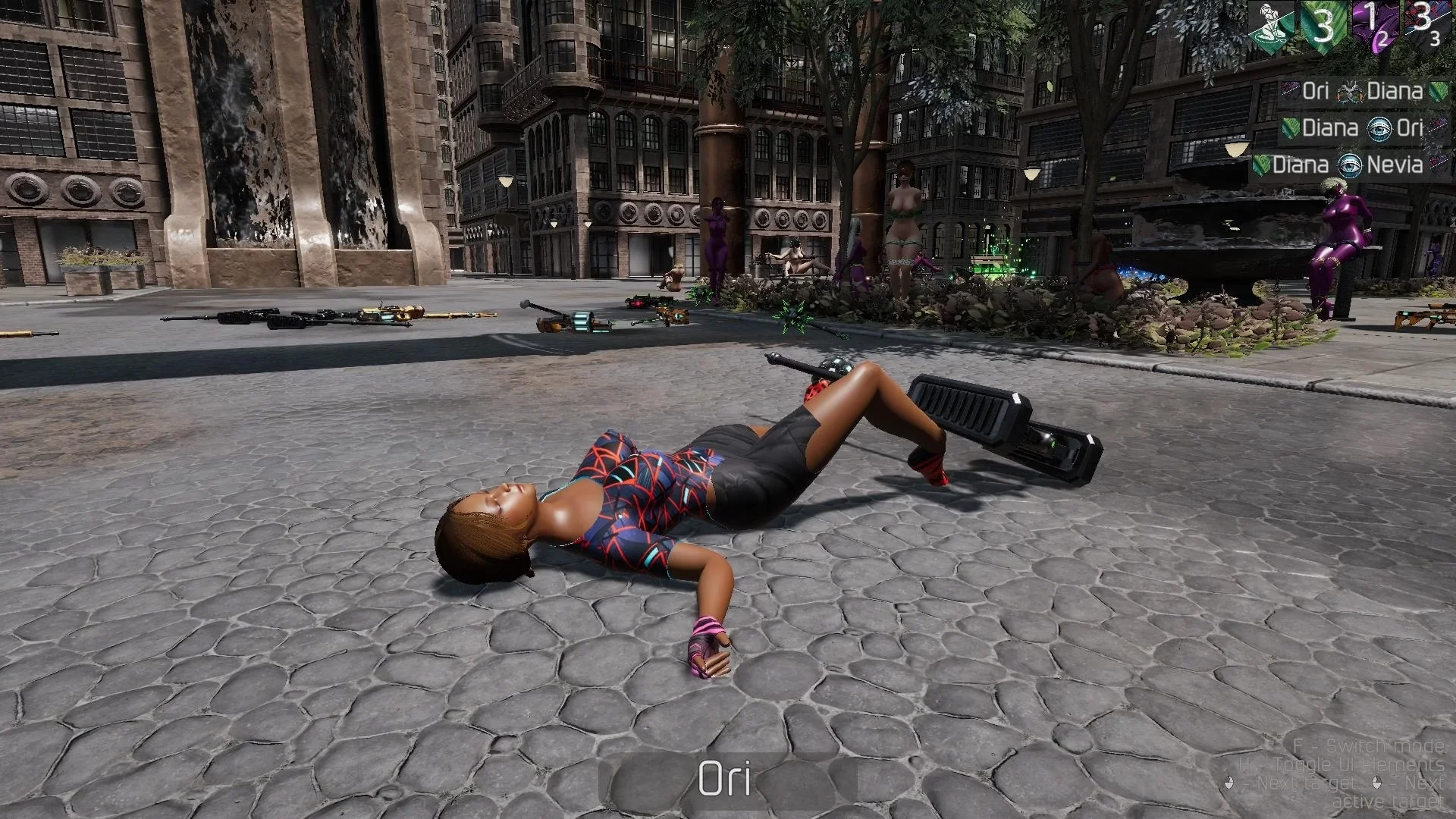Click the Ori spectate target nameplate
Viewport: 1456px width, 819px height.
[x=726, y=779]
